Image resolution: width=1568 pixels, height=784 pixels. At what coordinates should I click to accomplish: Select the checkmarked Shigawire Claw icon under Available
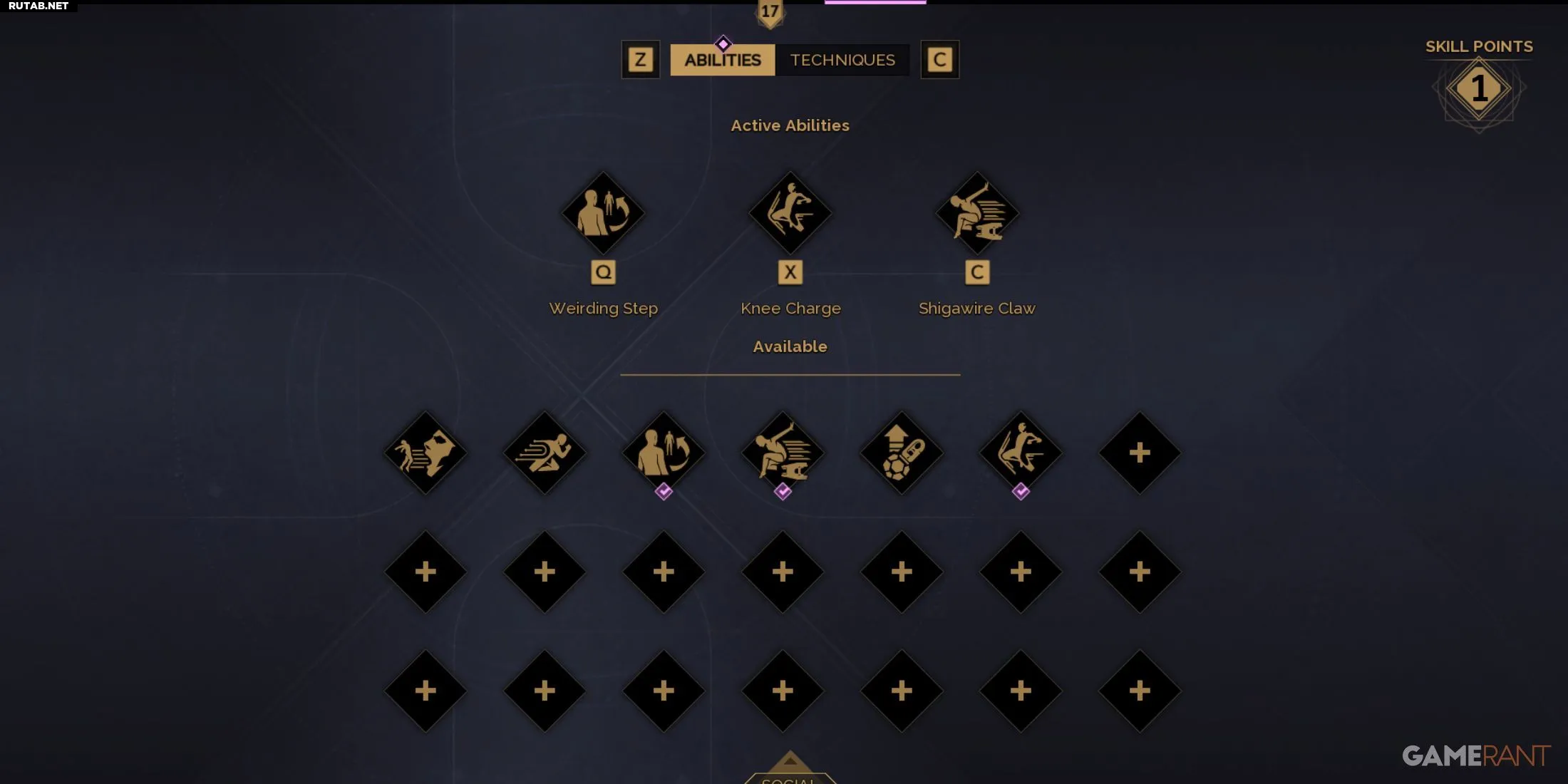point(783,453)
